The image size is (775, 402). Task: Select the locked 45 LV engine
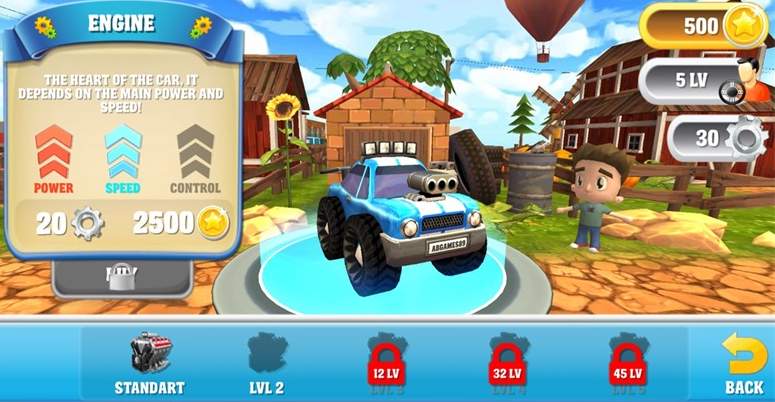coord(628,364)
